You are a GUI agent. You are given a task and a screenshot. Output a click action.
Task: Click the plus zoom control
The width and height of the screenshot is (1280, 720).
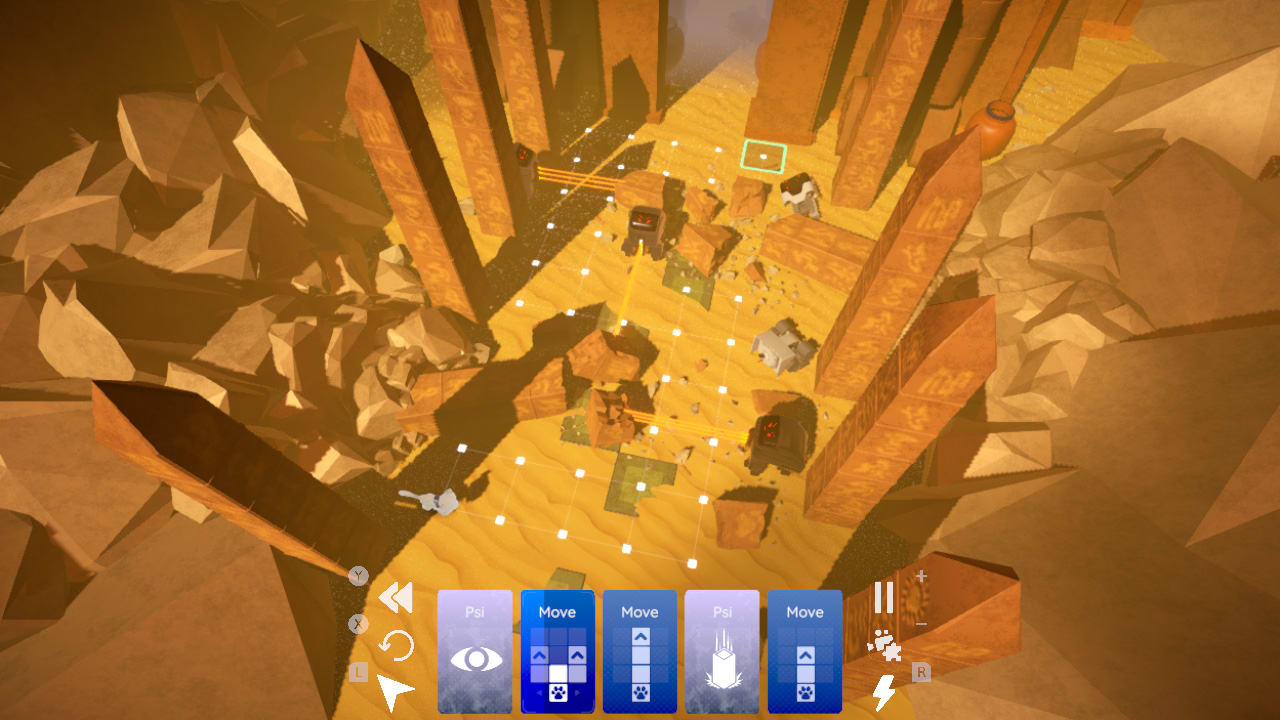(x=920, y=577)
